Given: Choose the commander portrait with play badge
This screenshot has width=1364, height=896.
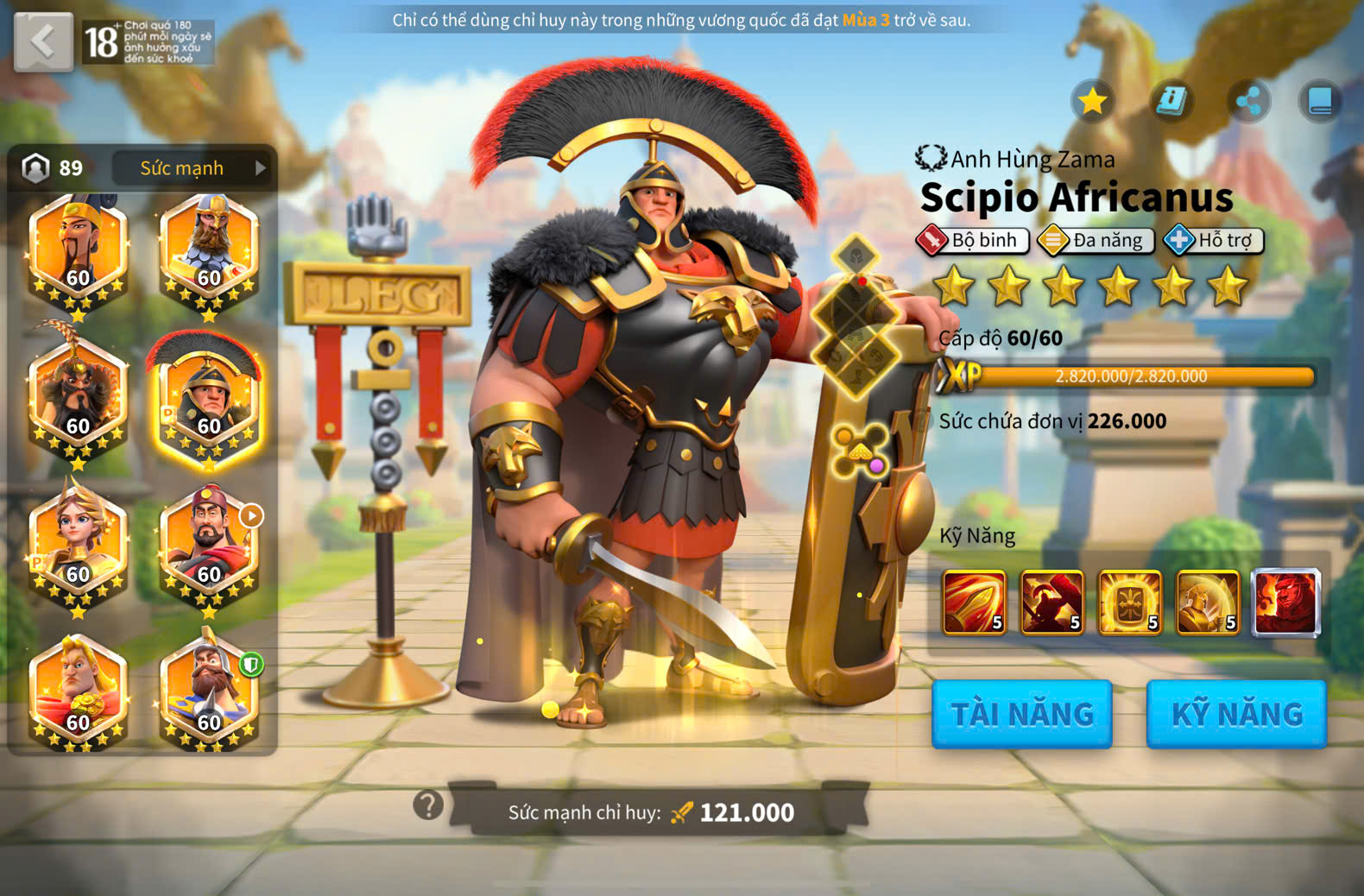Looking at the screenshot, I should [x=208, y=546].
